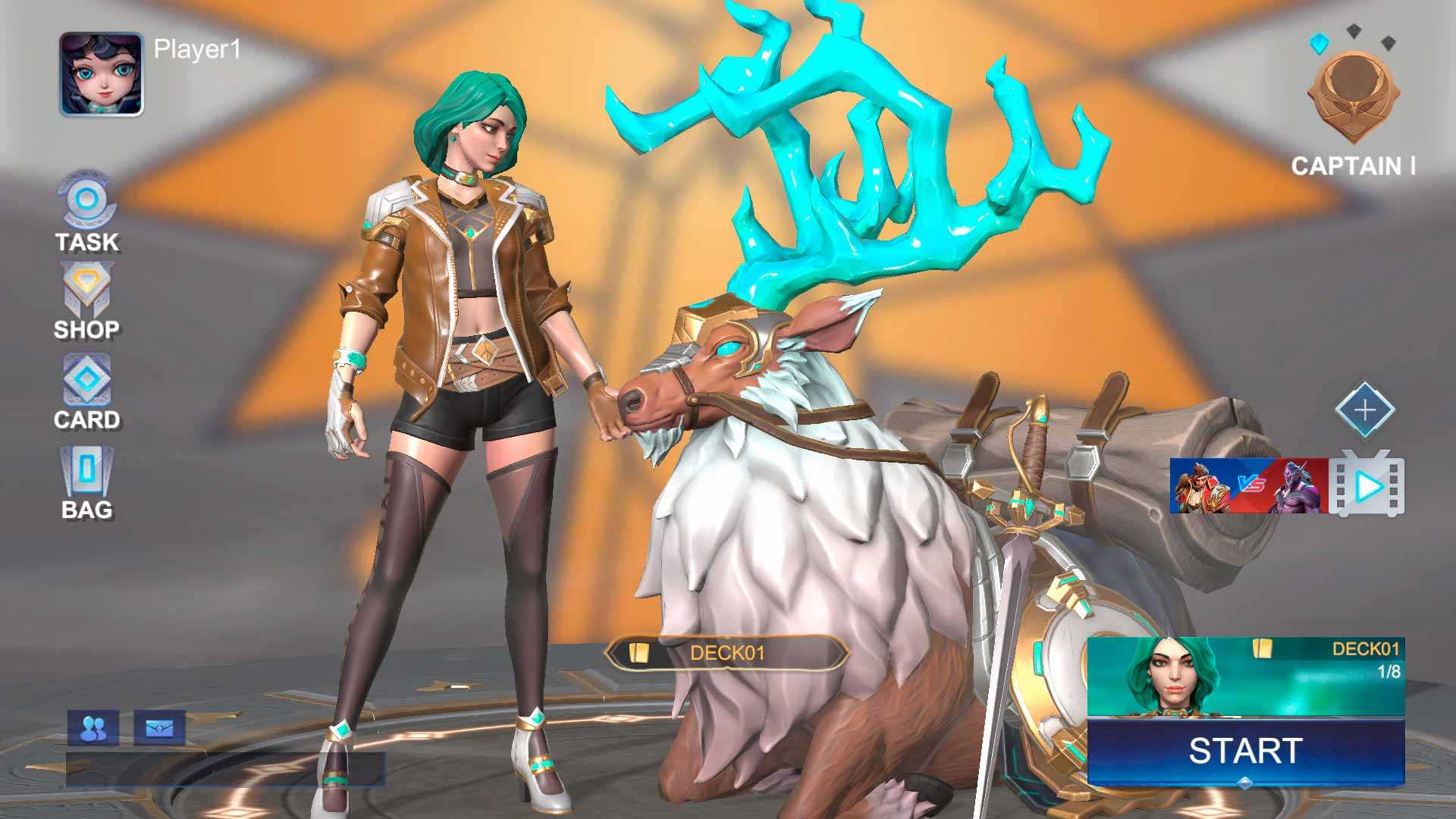The image size is (1456, 819).
Task: Click the diamond plus button
Action: [1364, 410]
